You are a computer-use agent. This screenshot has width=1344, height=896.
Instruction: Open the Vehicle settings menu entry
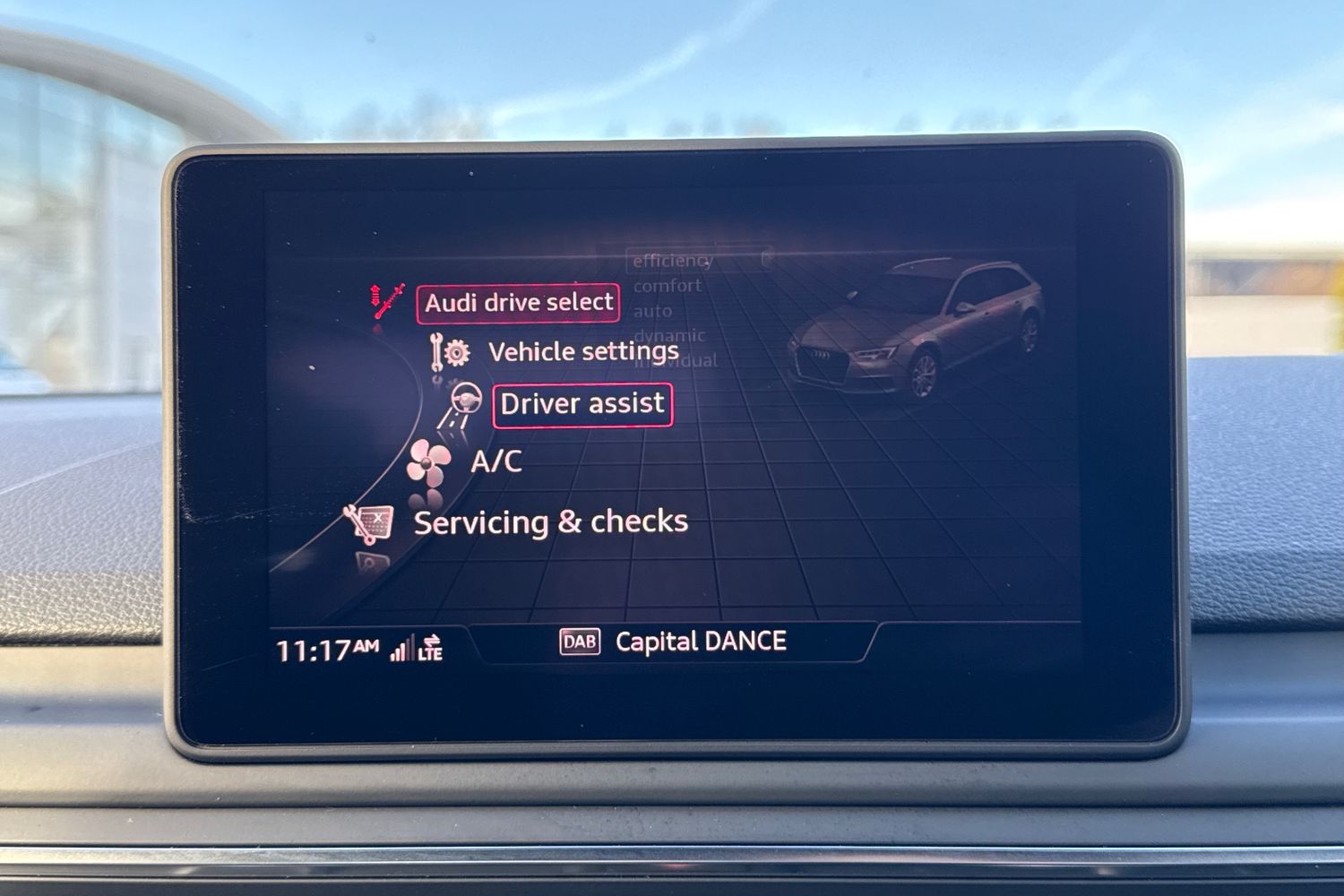click(x=582, y=351)
